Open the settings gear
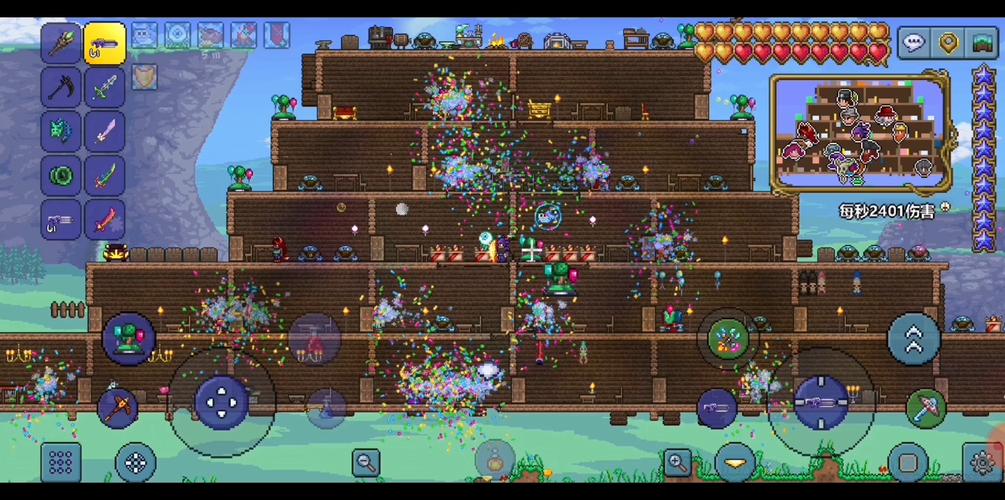This screenshot has height=500, width=1005. 982,463
